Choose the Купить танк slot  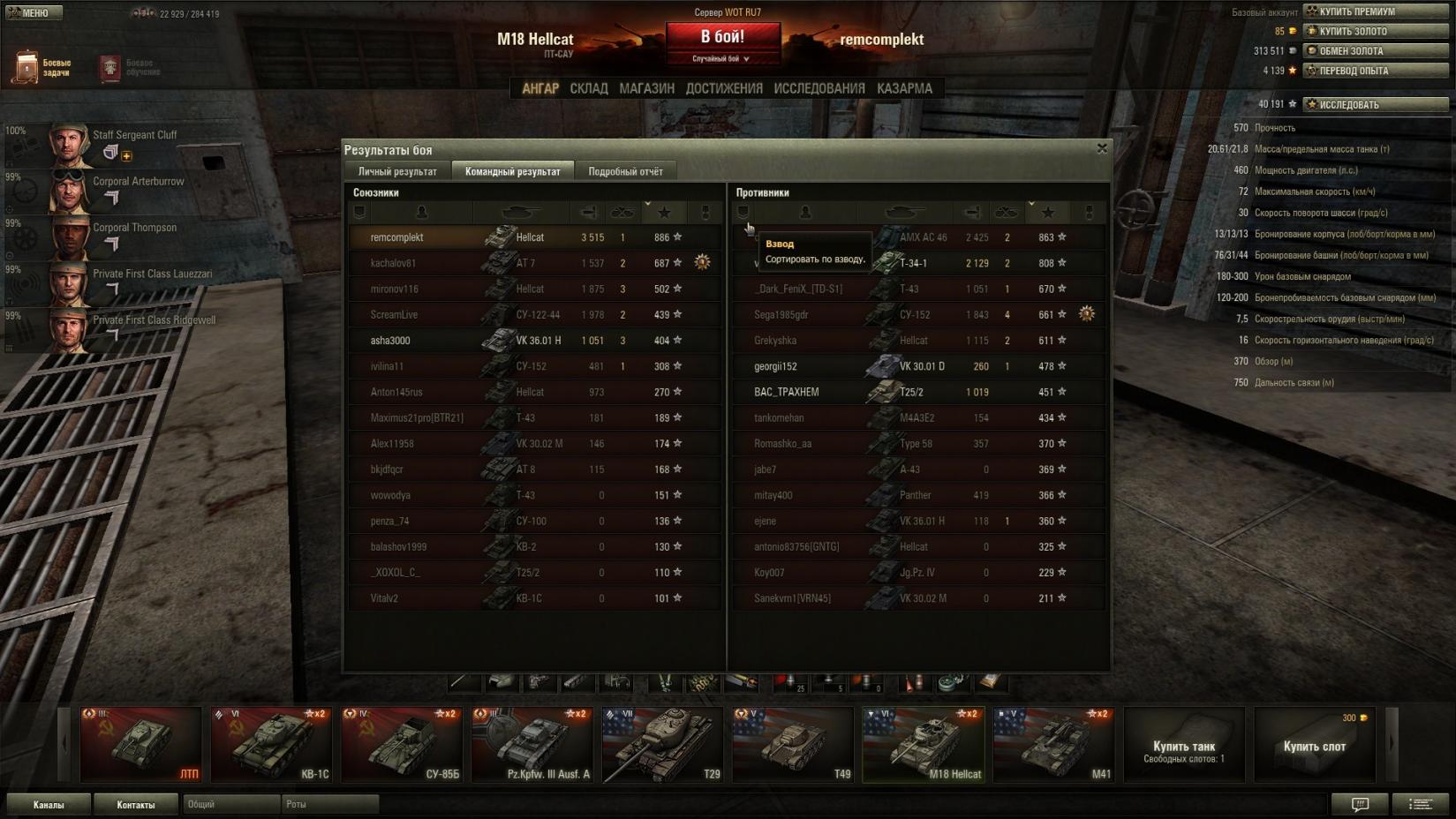(1184, 746)
